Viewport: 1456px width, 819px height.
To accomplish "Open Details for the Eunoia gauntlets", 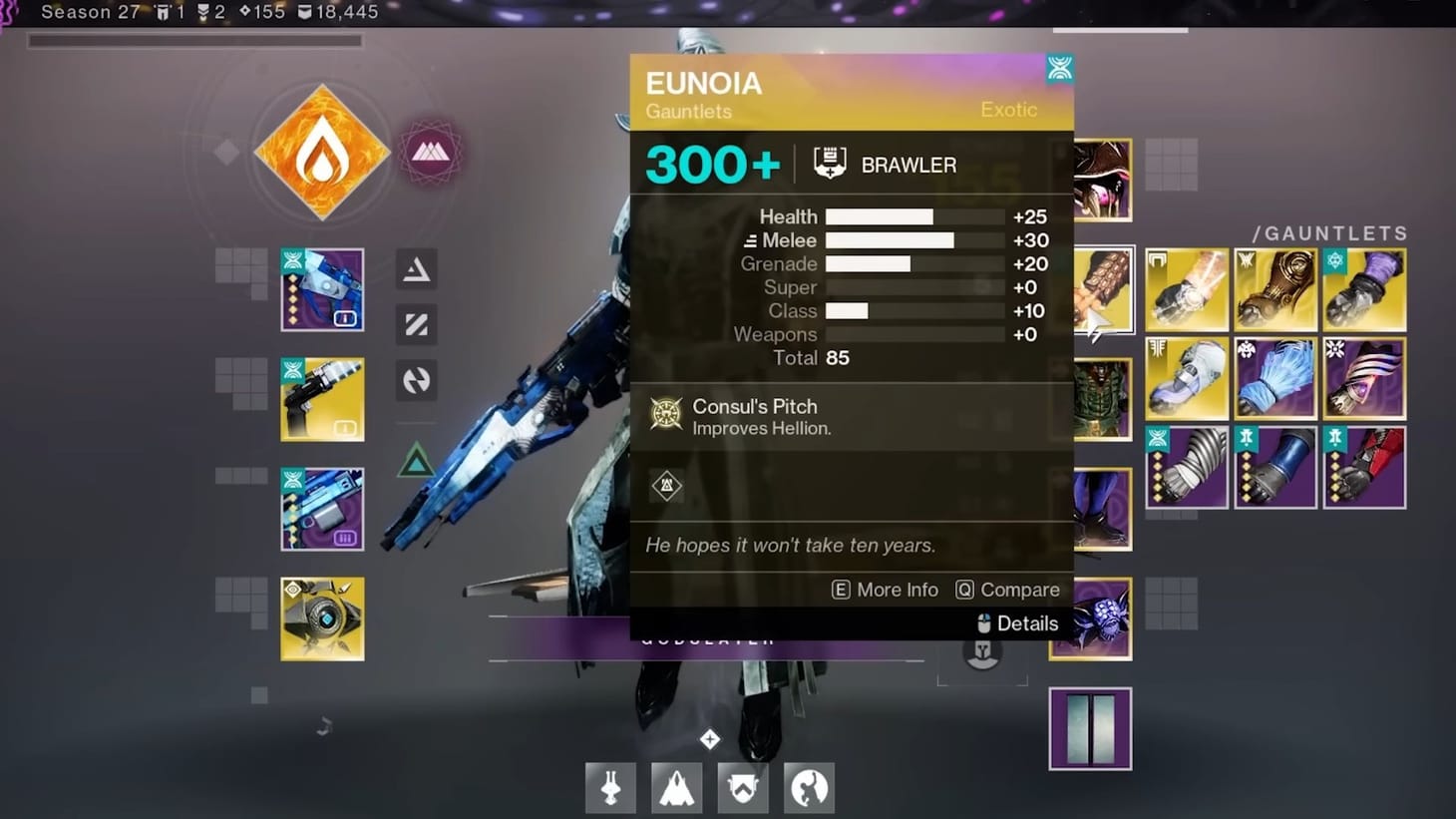I will tap(1028, 623).
